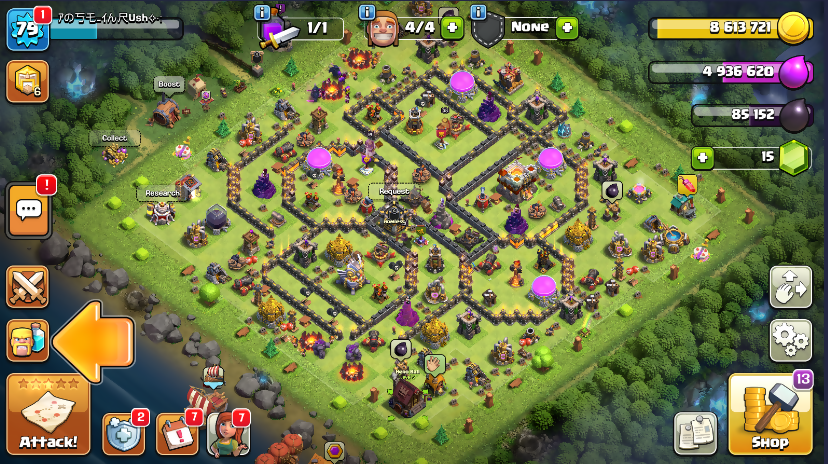828x464 pixels.
Task: Open the Shop
Action: click(x=769, y=414)
